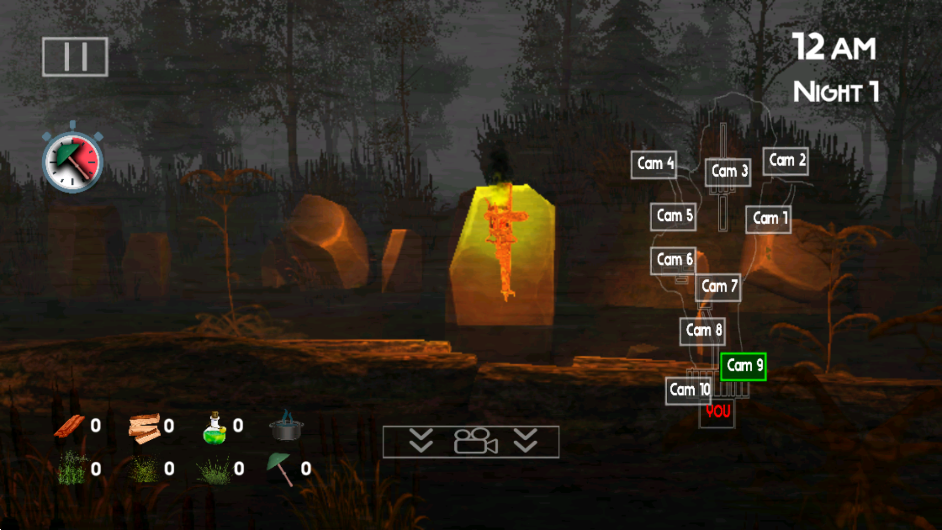Click the stopwatch timer icon

click(72, 160)
